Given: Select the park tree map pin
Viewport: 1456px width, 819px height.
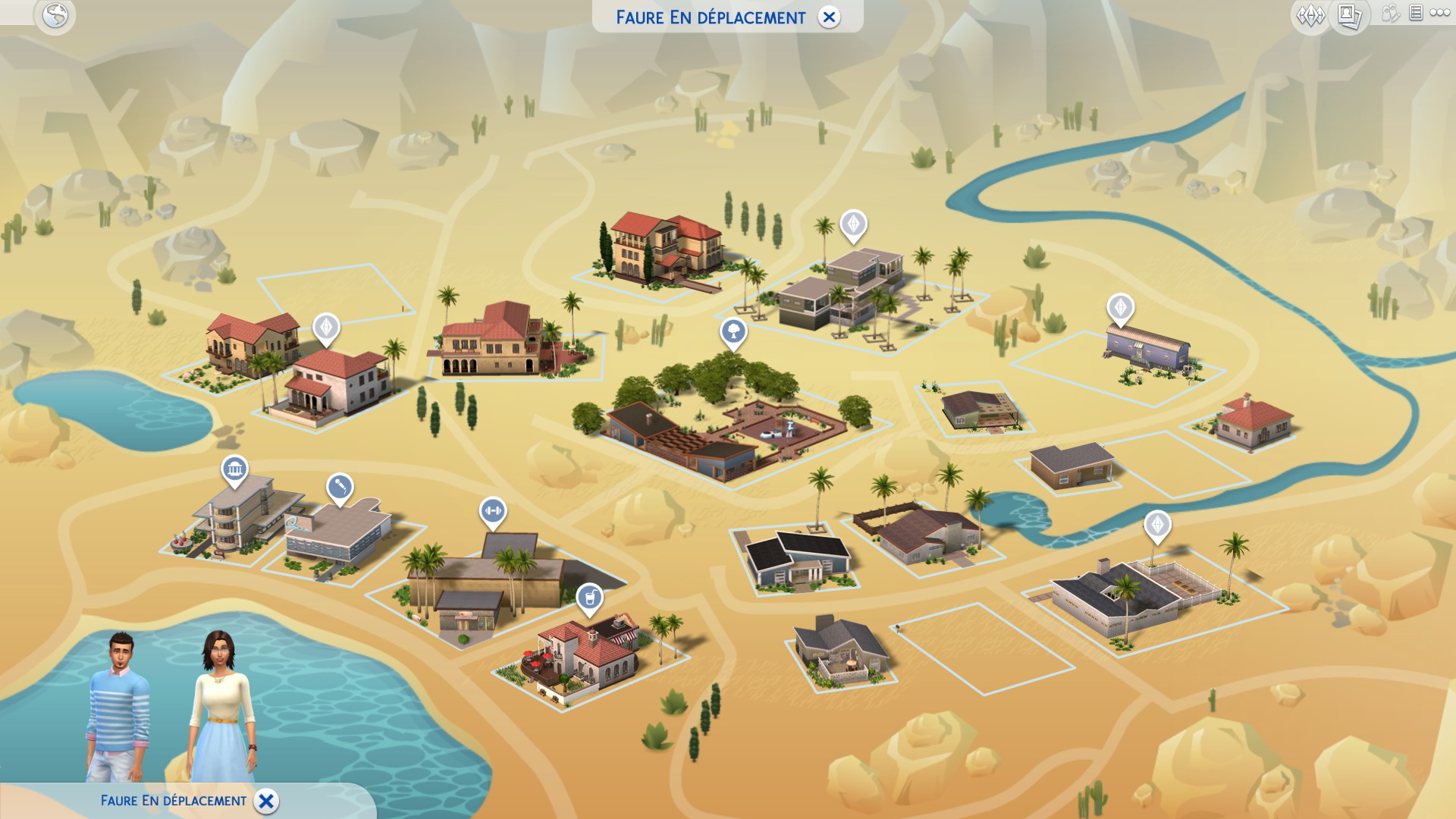Looking at the screenshot, I should (x=733, y=332).
